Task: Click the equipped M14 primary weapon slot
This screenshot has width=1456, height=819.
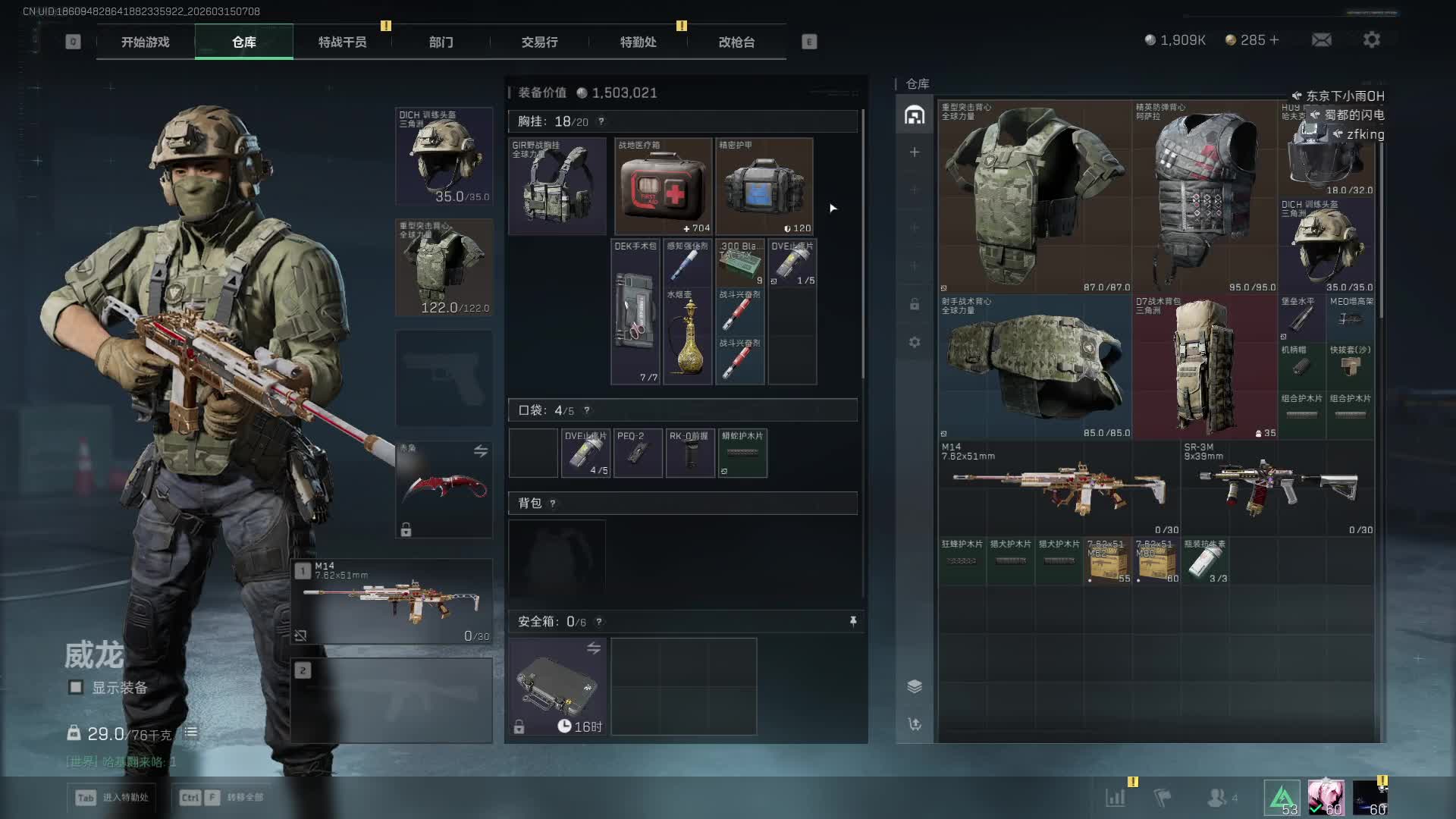Action: point(392,601)
